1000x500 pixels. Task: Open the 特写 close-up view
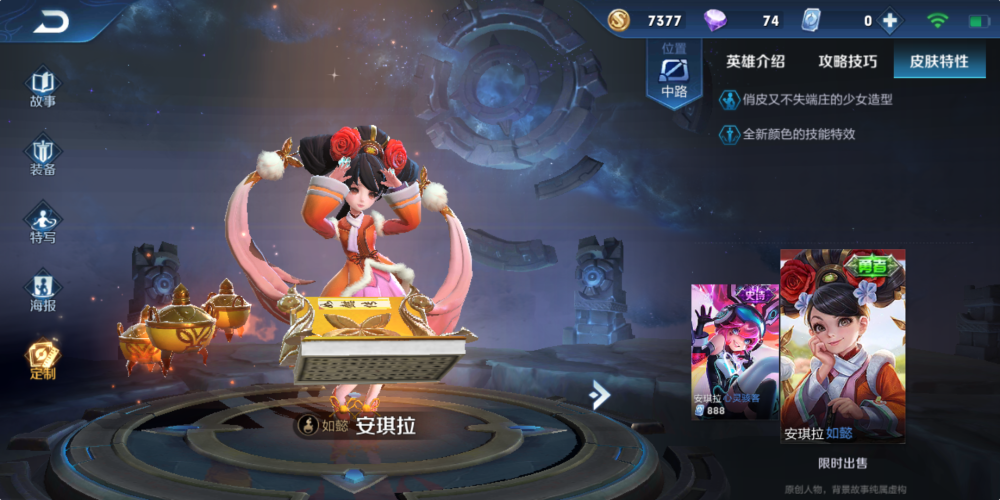[x=43, y=224]
